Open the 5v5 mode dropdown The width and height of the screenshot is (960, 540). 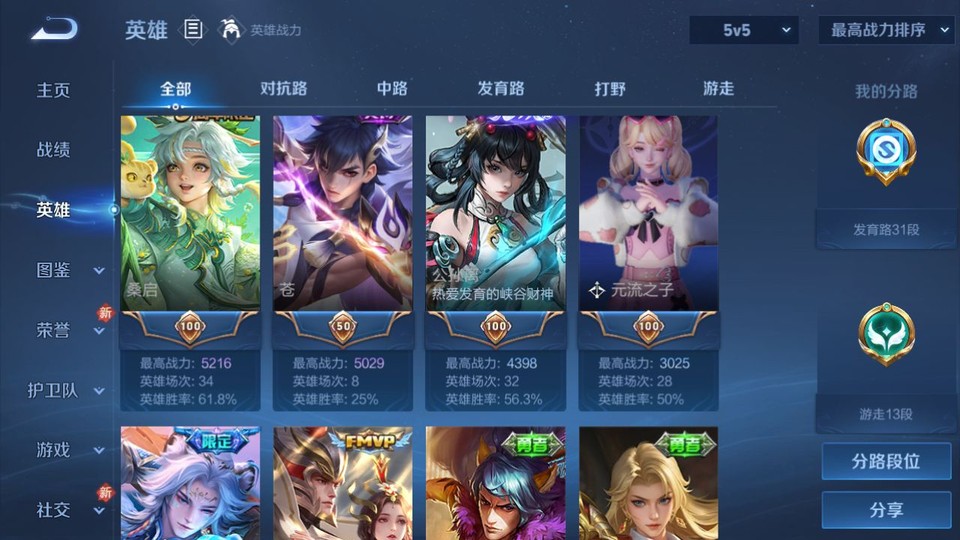(744, 30)
